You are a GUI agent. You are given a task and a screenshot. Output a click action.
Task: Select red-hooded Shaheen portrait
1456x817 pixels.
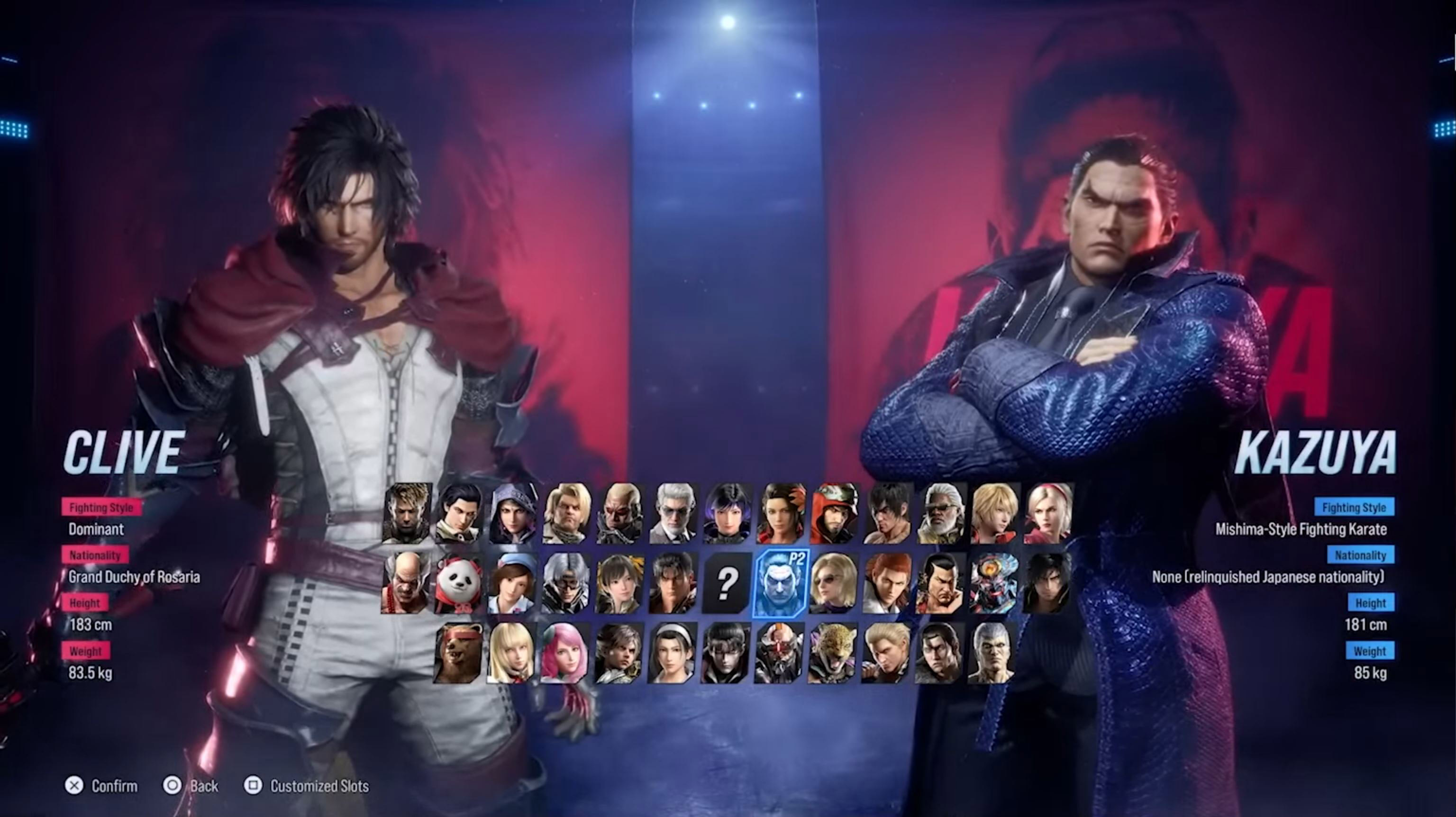(x=834, y=513)
